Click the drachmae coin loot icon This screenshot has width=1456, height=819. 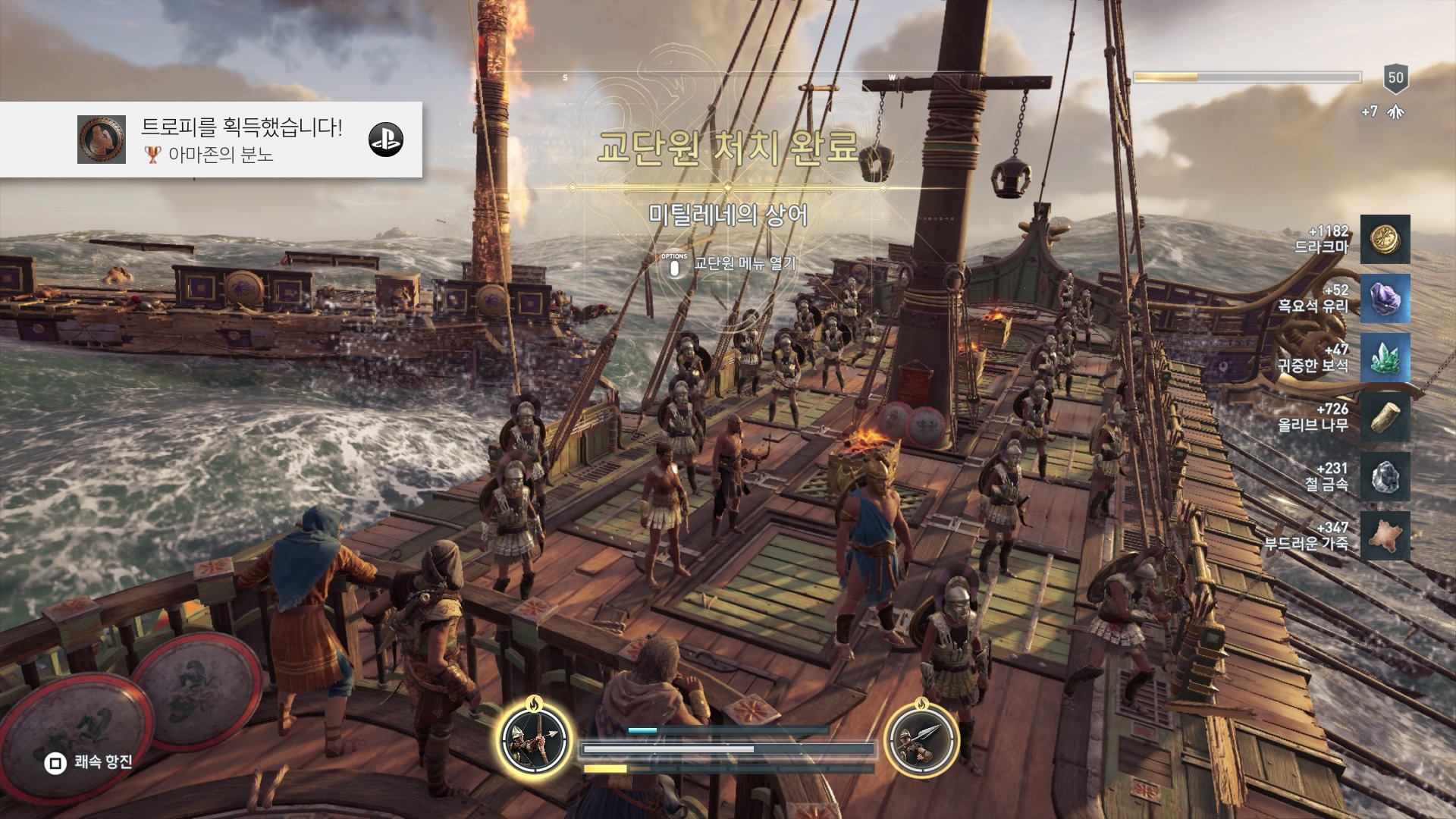pyautogui.click(x=1385, y=240)
